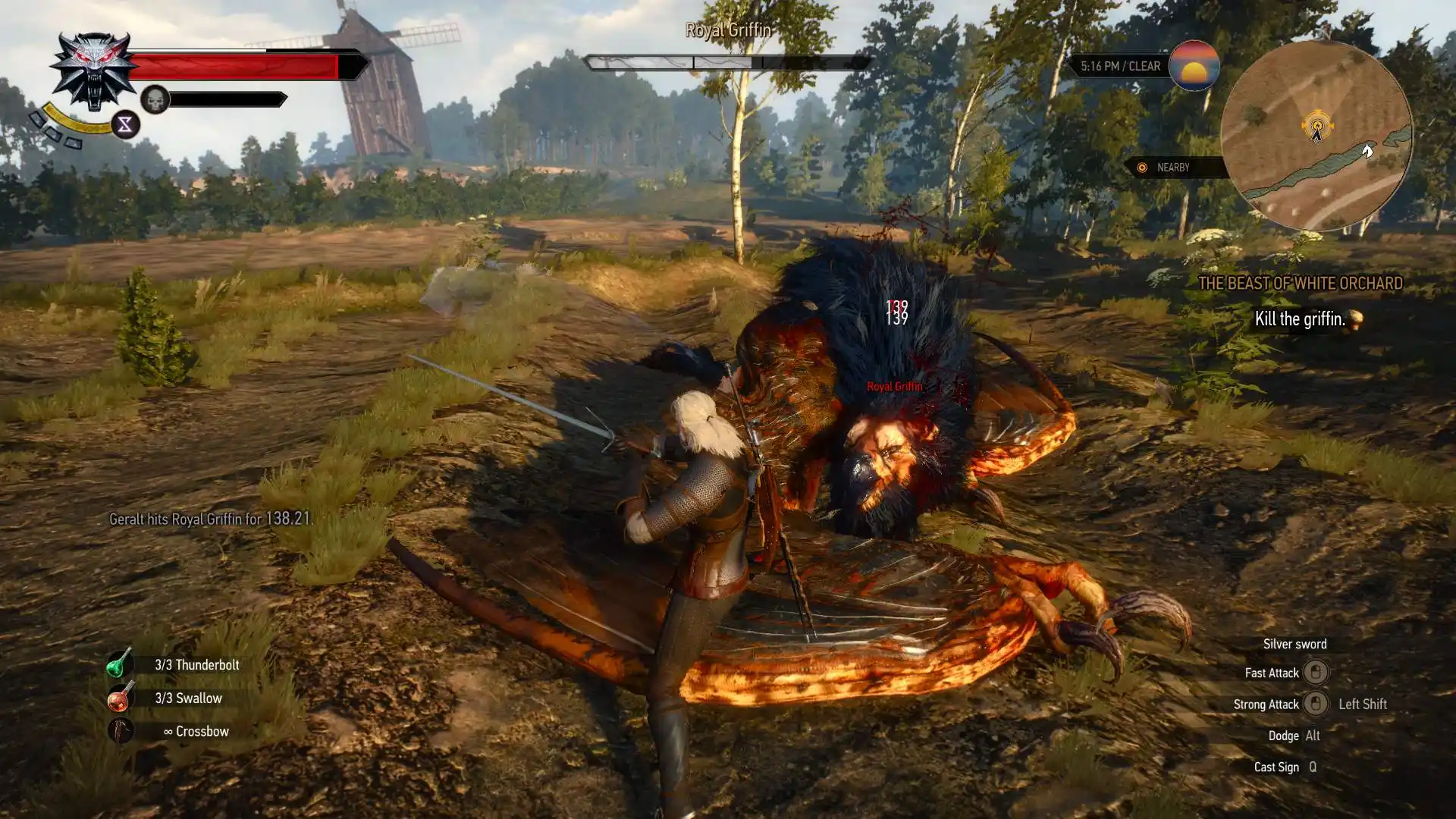Open the 5:16 PM / CLEAR time display

[x=1120, y=67]
